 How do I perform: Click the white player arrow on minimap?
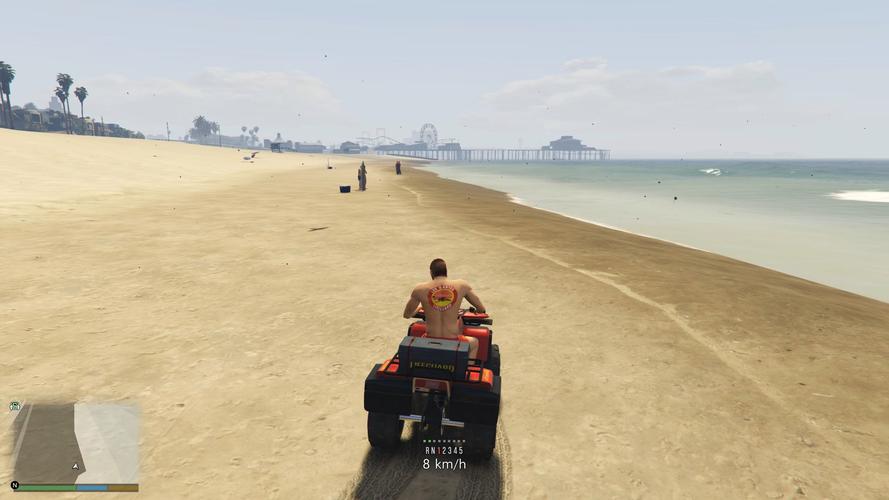[74, 466]
